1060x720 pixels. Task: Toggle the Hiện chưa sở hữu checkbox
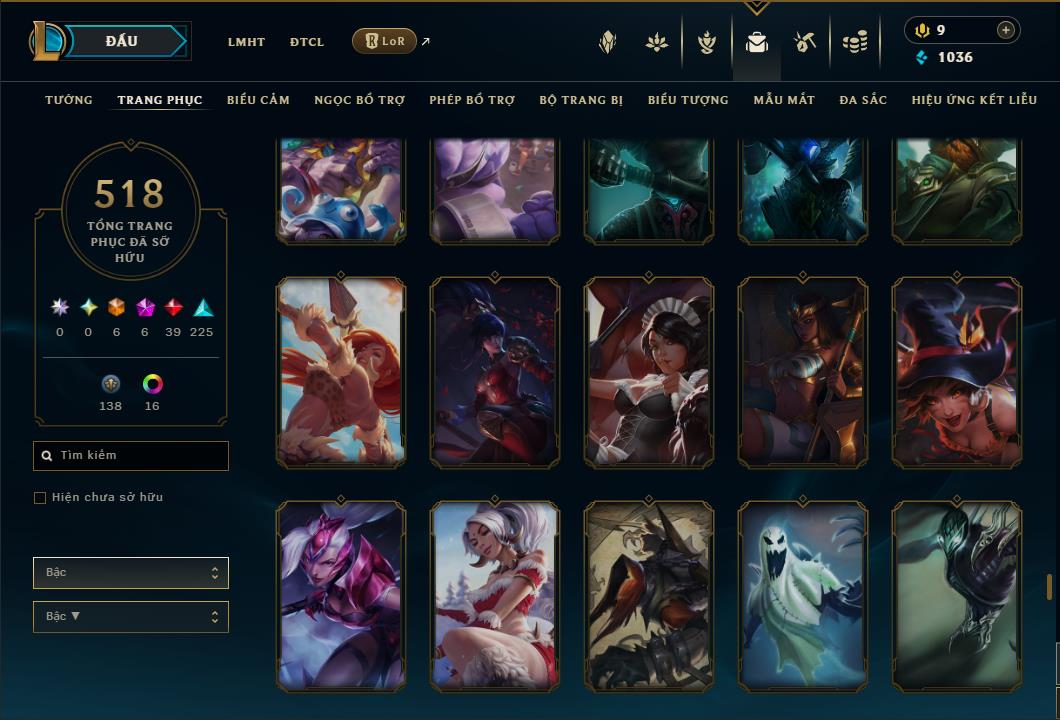(40, 498)
